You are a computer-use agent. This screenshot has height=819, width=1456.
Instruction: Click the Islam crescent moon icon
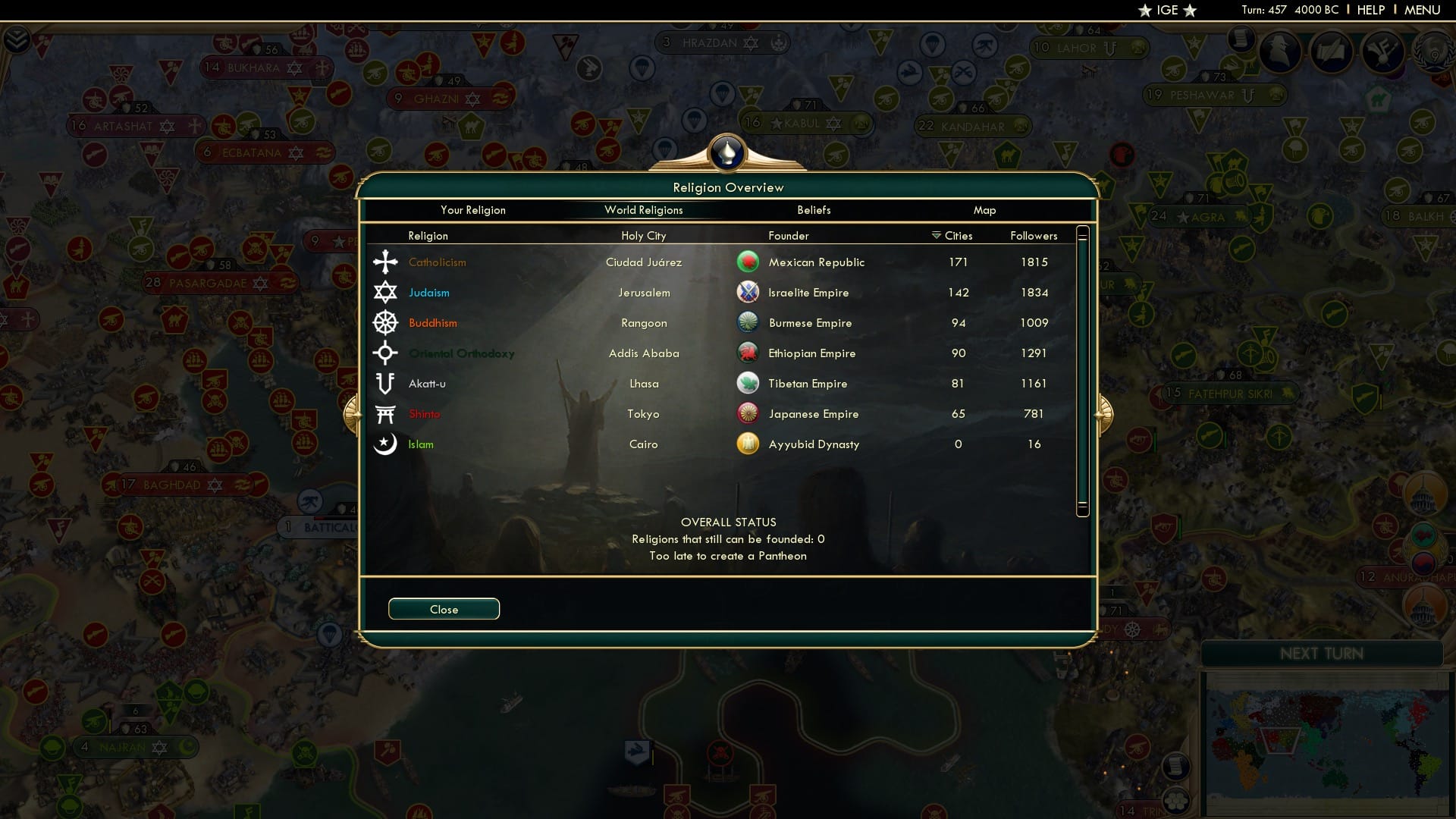(385, 444)
